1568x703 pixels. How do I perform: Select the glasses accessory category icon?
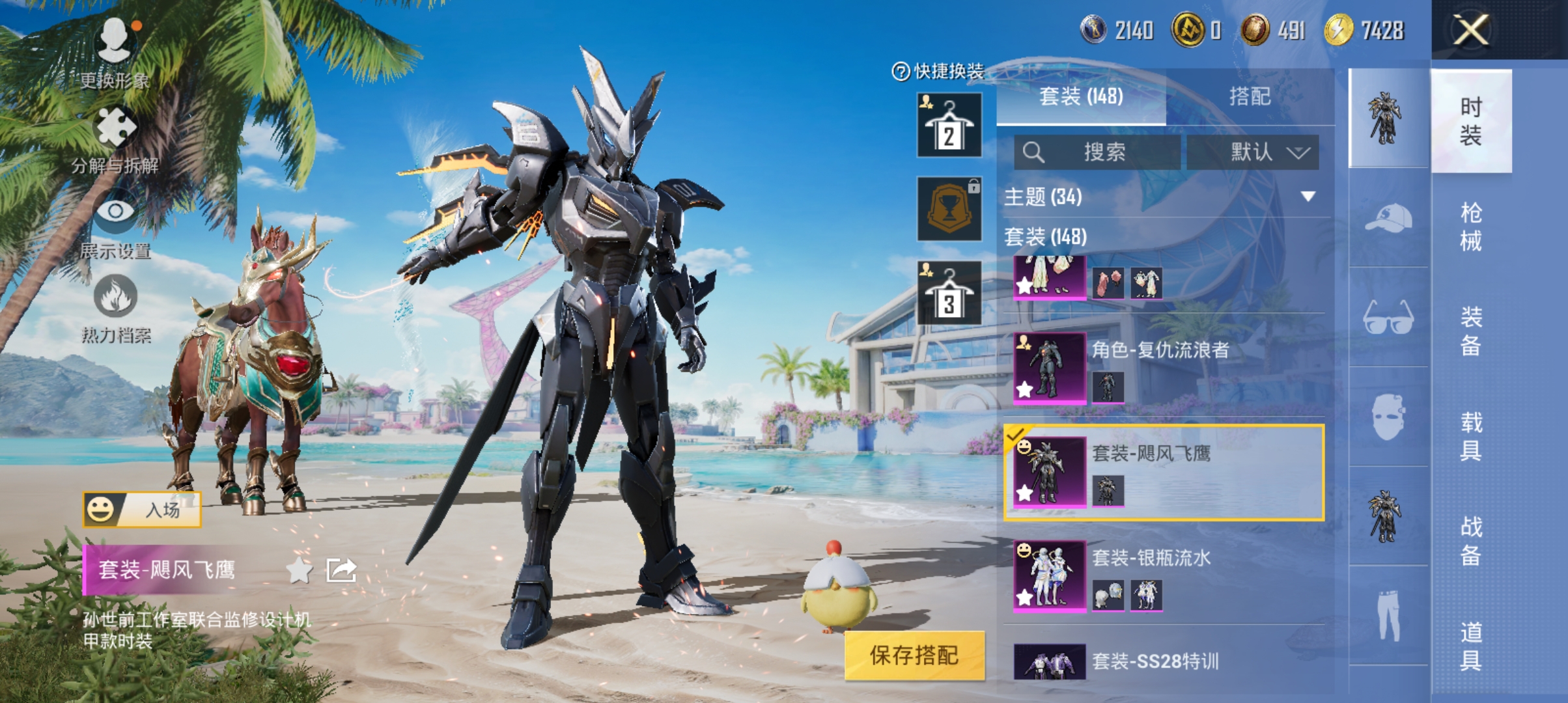(x=1388, y=318)
